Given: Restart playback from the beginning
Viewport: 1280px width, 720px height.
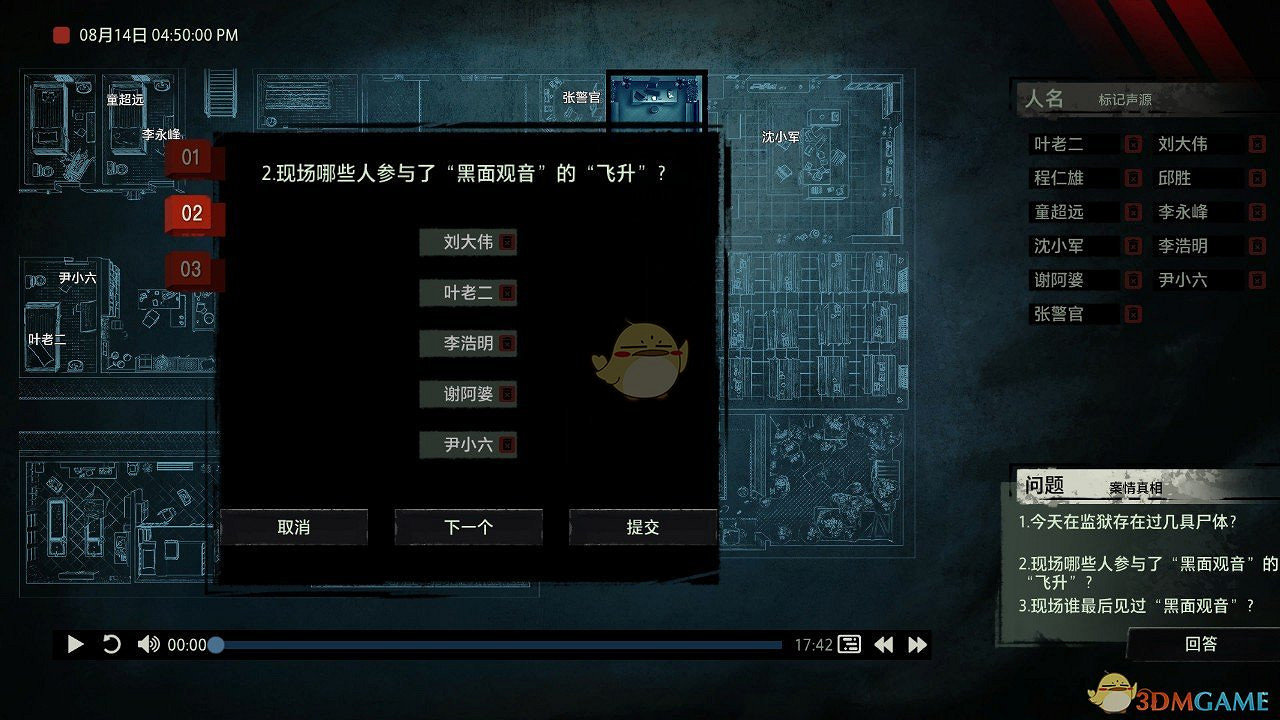Looking at the screenshot, I should click(112, 644).
